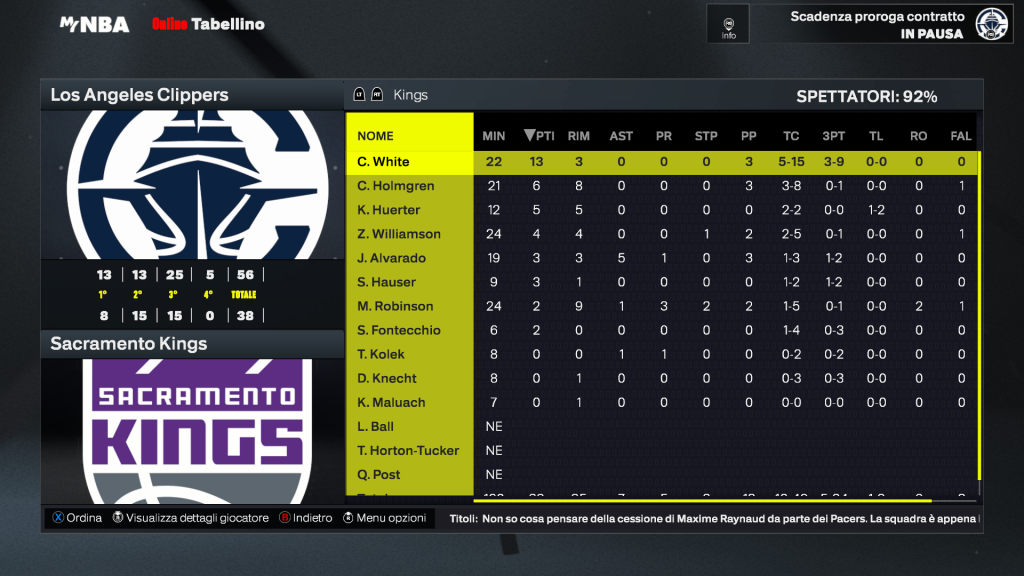Sort by the AST column header

pos(621,136)
